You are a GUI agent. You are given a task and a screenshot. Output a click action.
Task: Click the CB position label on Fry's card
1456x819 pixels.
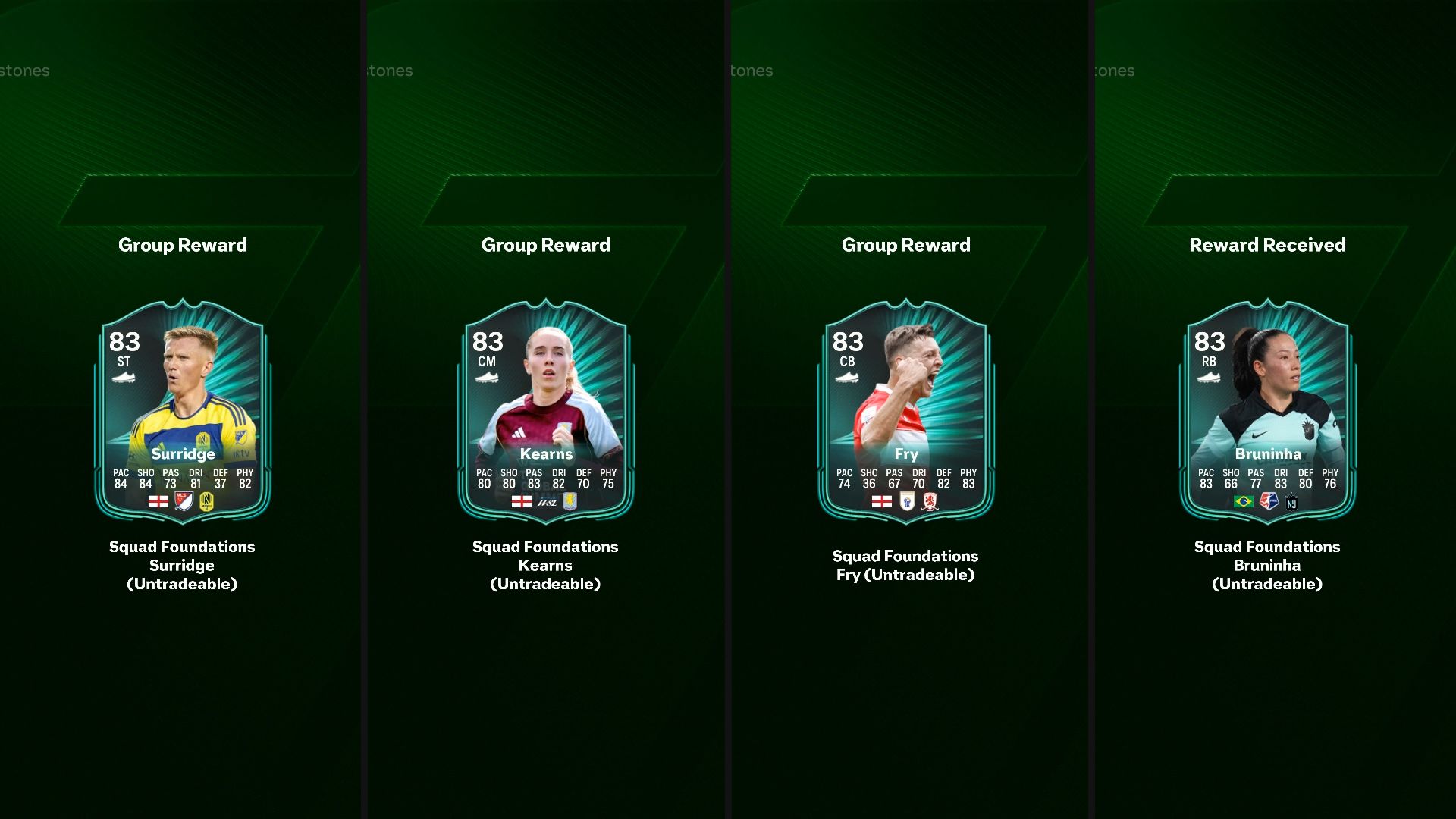coord(846,362)
